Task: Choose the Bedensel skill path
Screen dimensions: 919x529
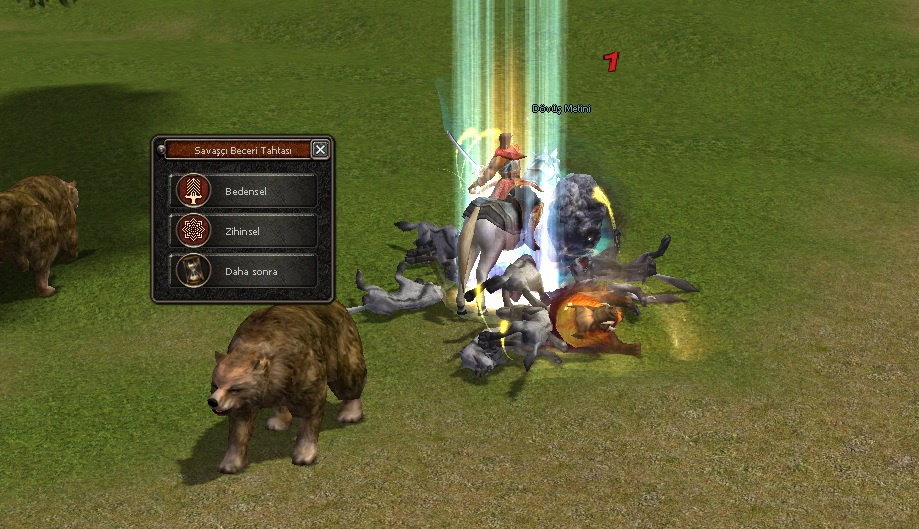Action: (244, 190)
